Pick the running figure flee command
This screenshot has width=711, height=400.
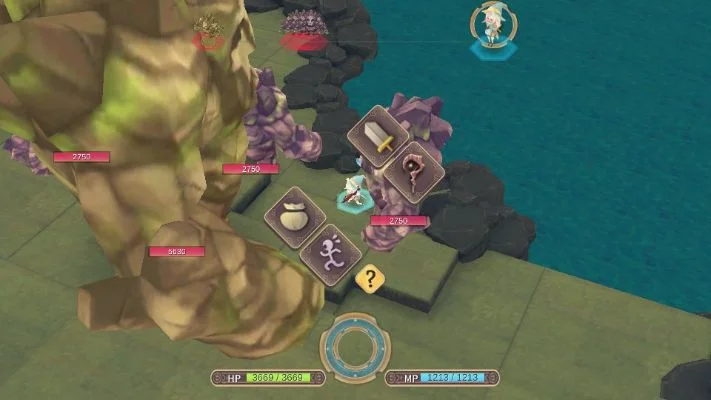[x=331, y=254]
